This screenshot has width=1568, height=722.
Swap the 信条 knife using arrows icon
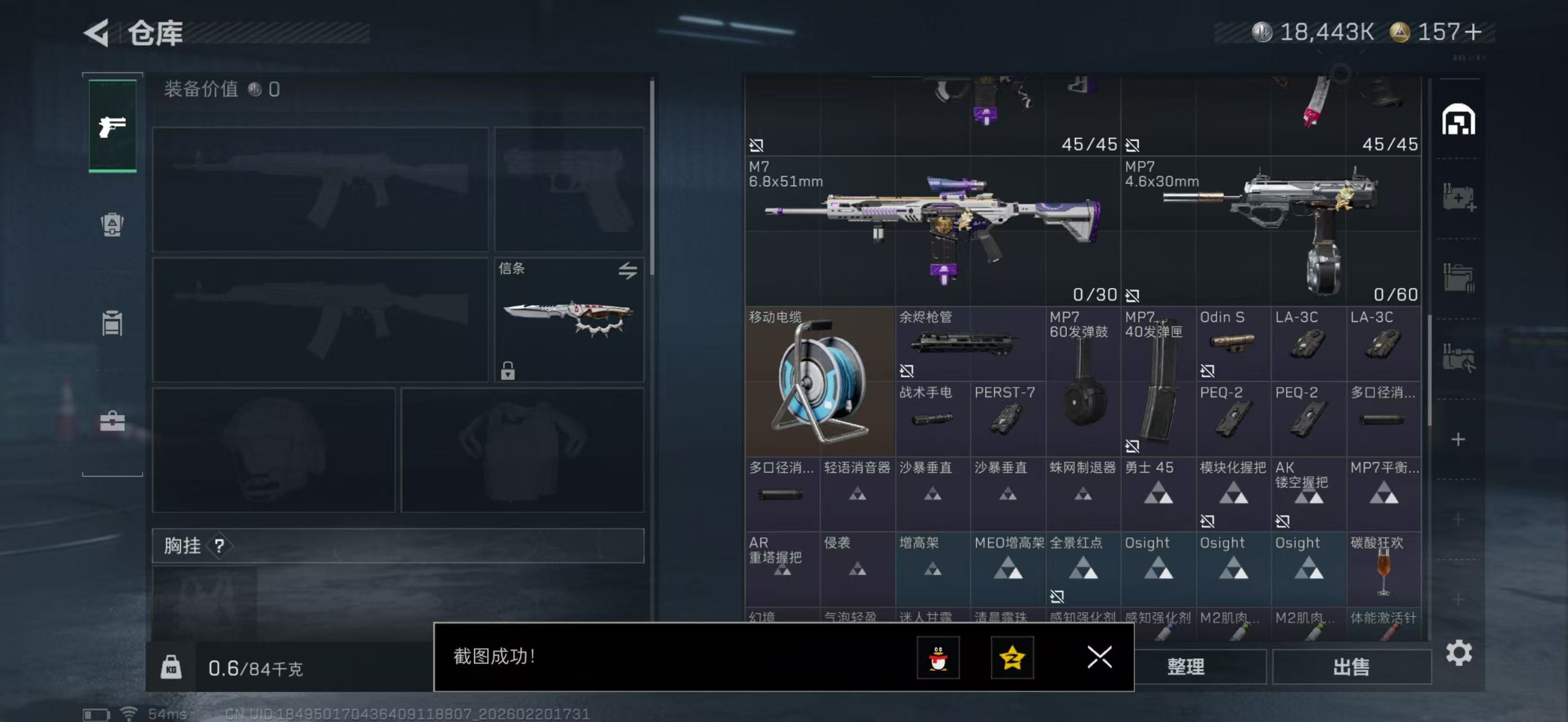pyautogui.click(x=628, y=270)
